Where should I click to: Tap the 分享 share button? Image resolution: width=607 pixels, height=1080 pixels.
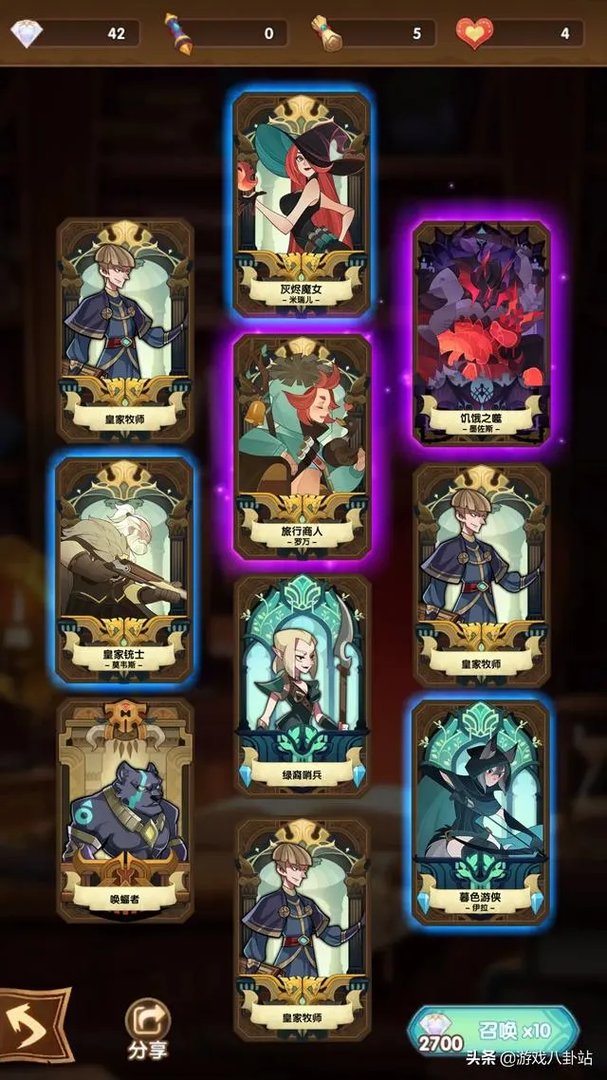[147, 1030]
